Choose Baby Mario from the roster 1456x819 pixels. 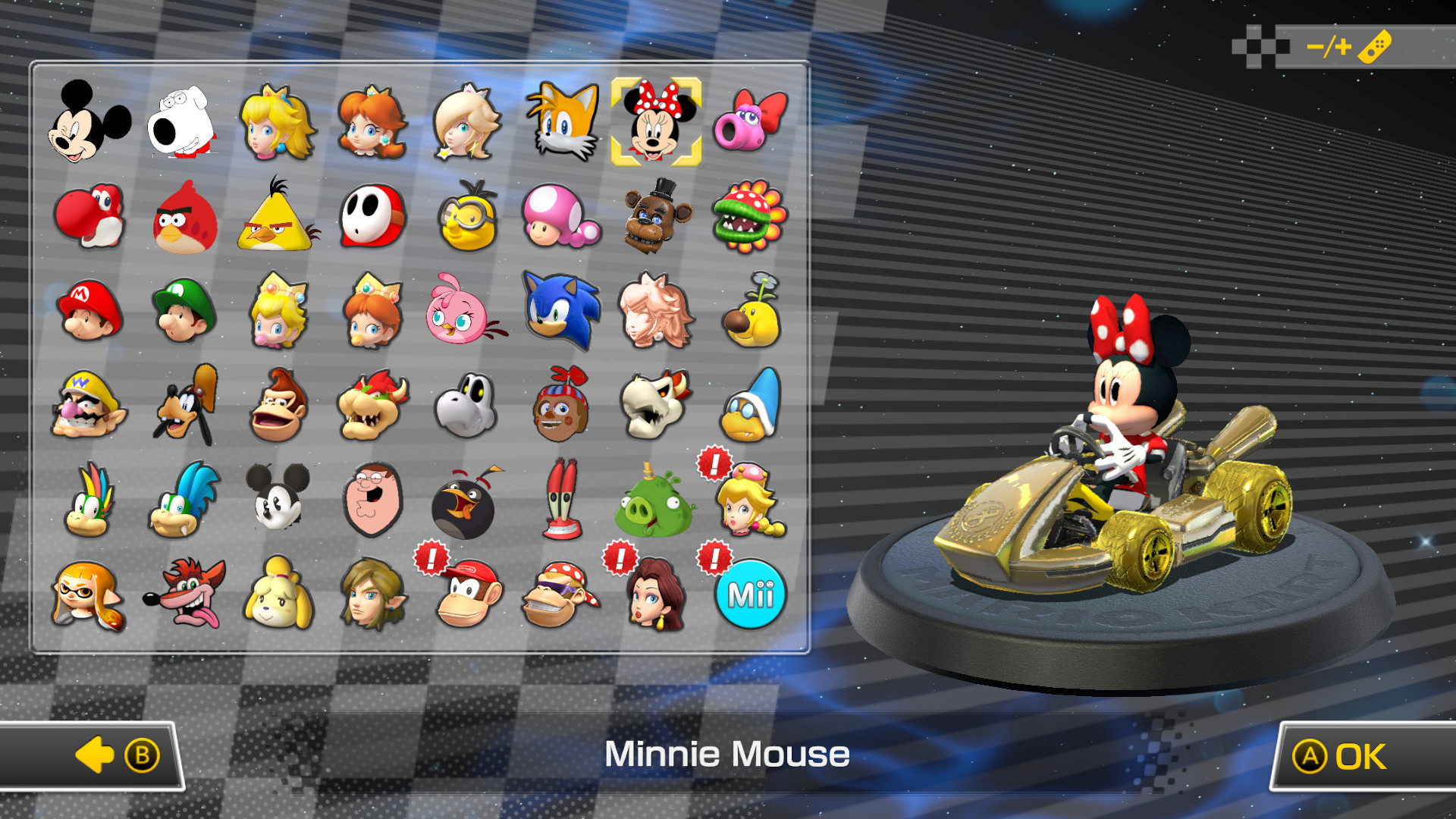click(89, 311)
